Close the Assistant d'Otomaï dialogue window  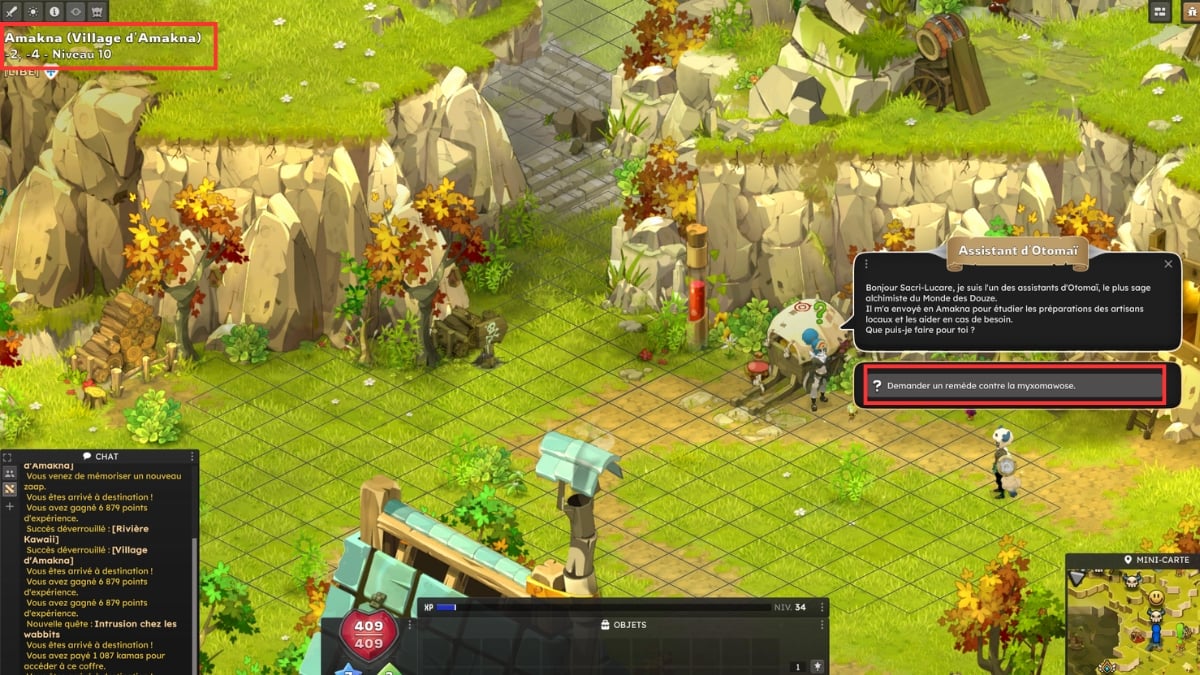1168,264
